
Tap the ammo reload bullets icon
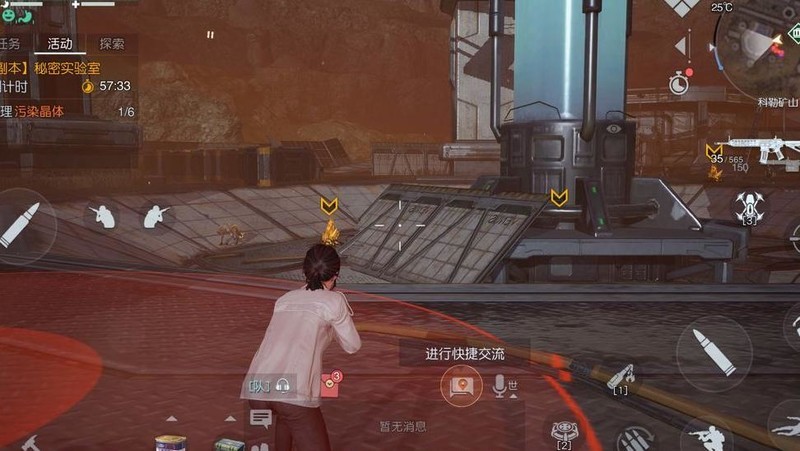coord(634,438)
